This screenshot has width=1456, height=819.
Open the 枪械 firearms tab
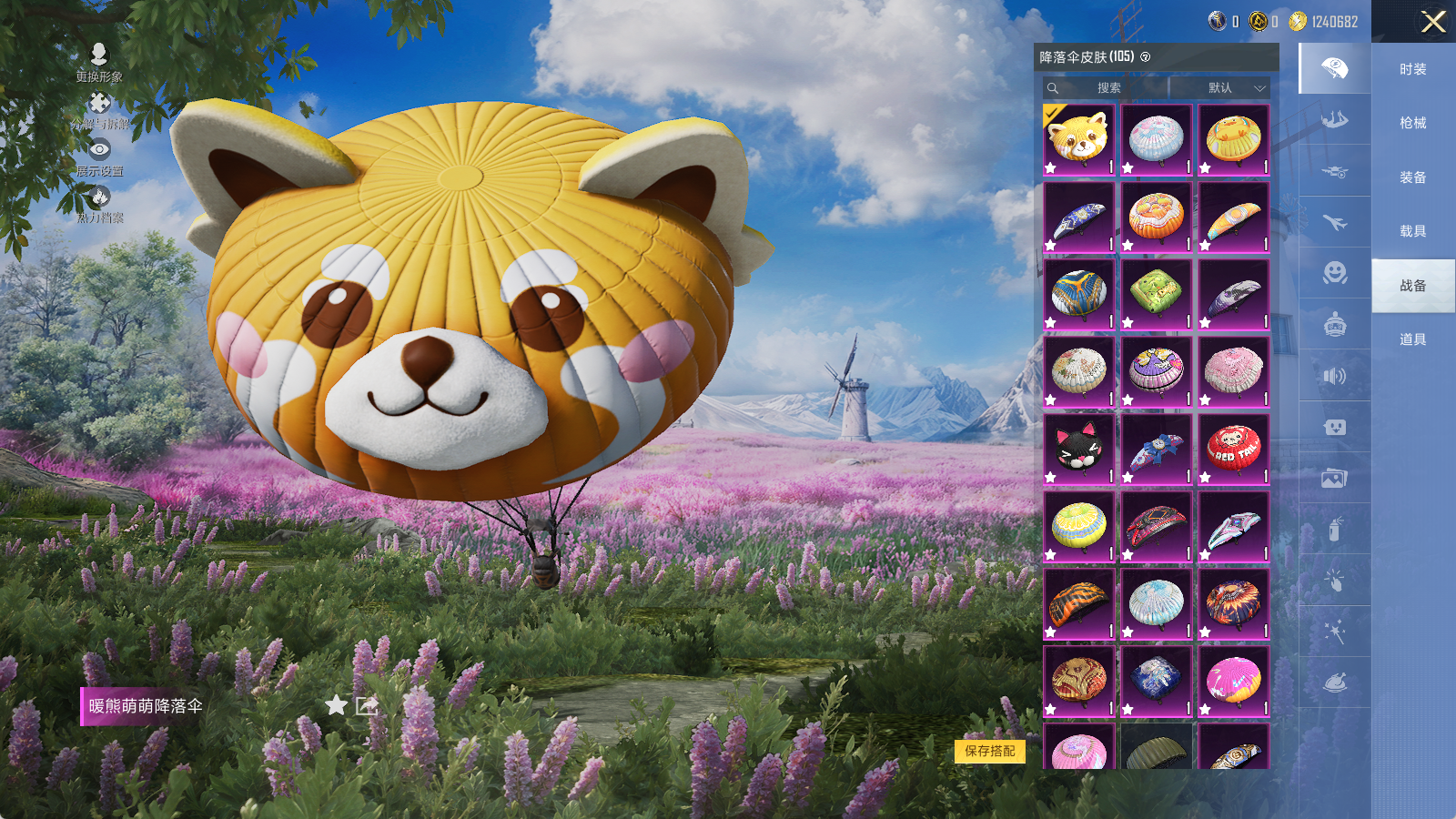1412,123
